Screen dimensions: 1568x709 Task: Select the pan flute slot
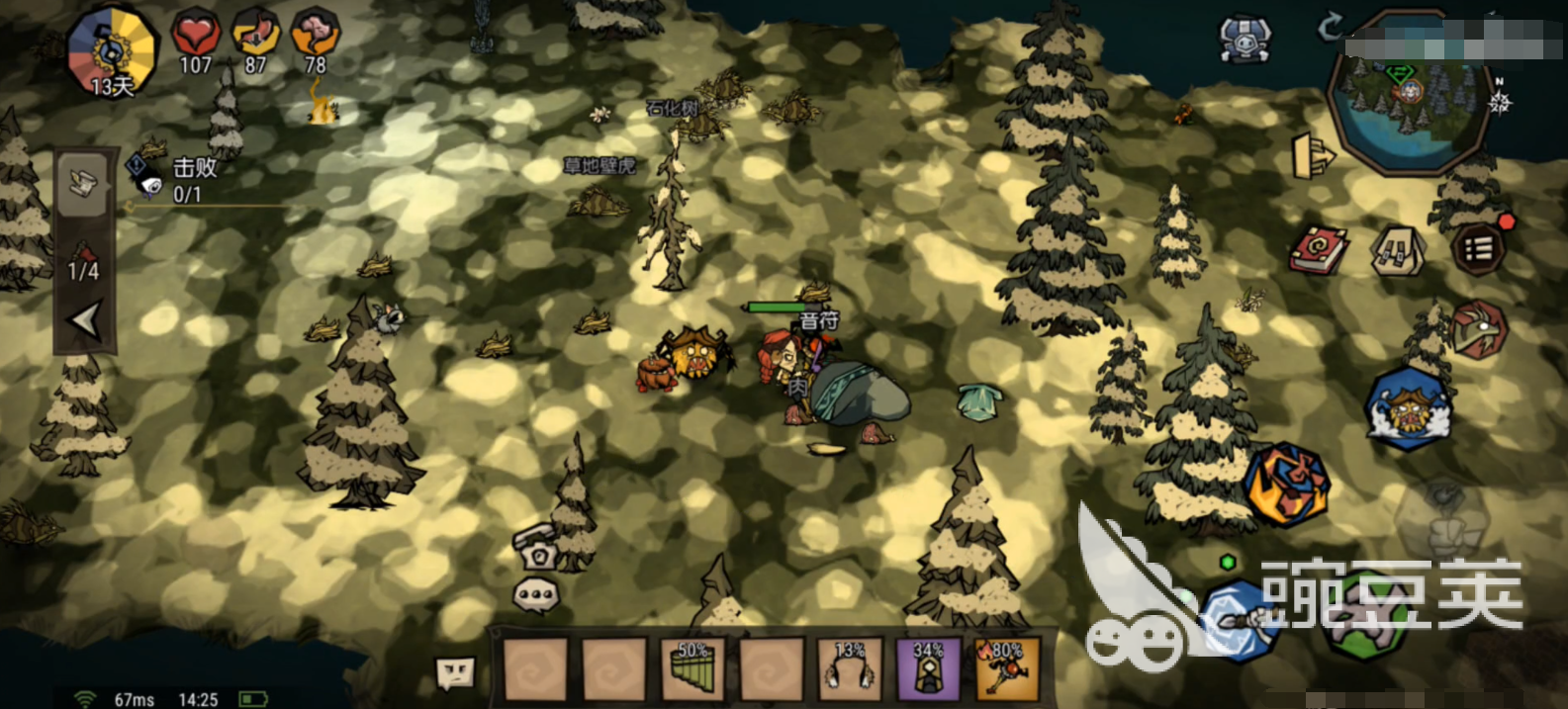(692, 669)
